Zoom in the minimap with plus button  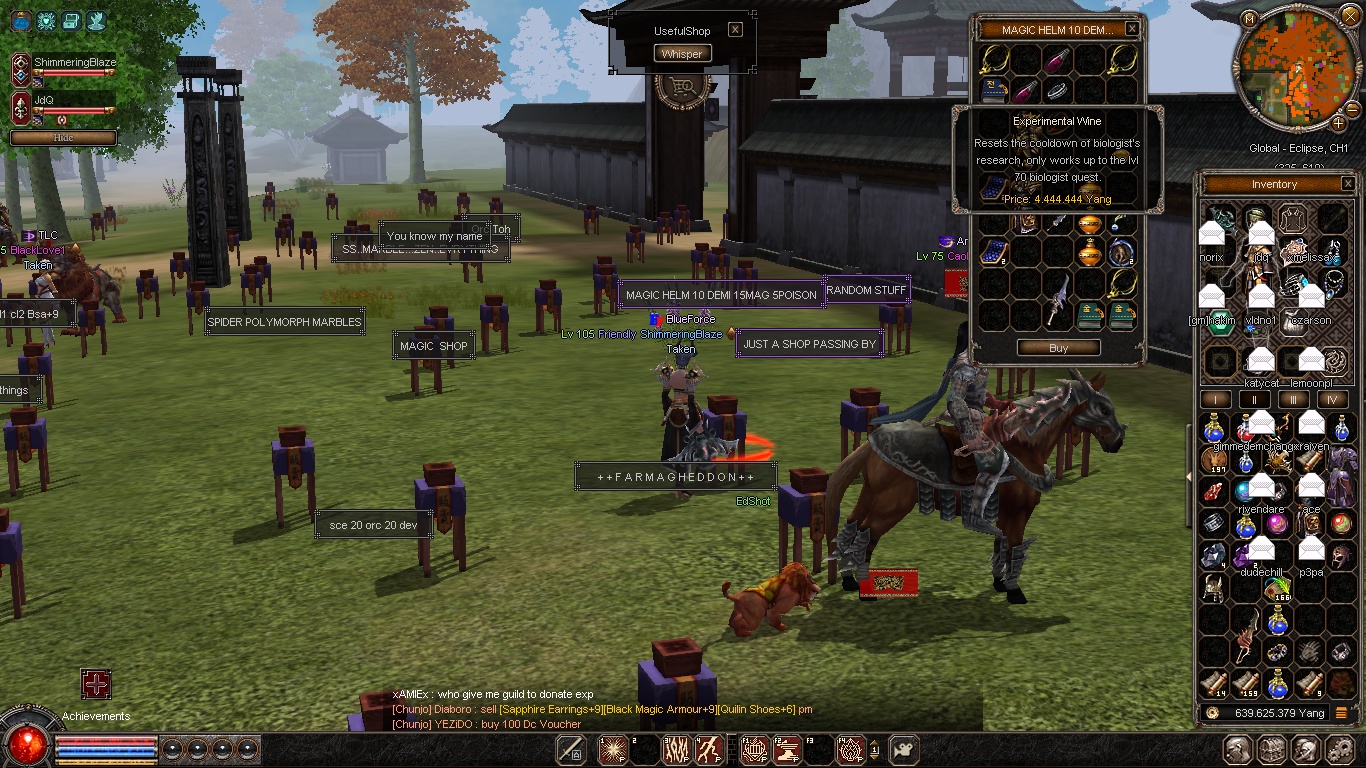(x=1340, y=123)
